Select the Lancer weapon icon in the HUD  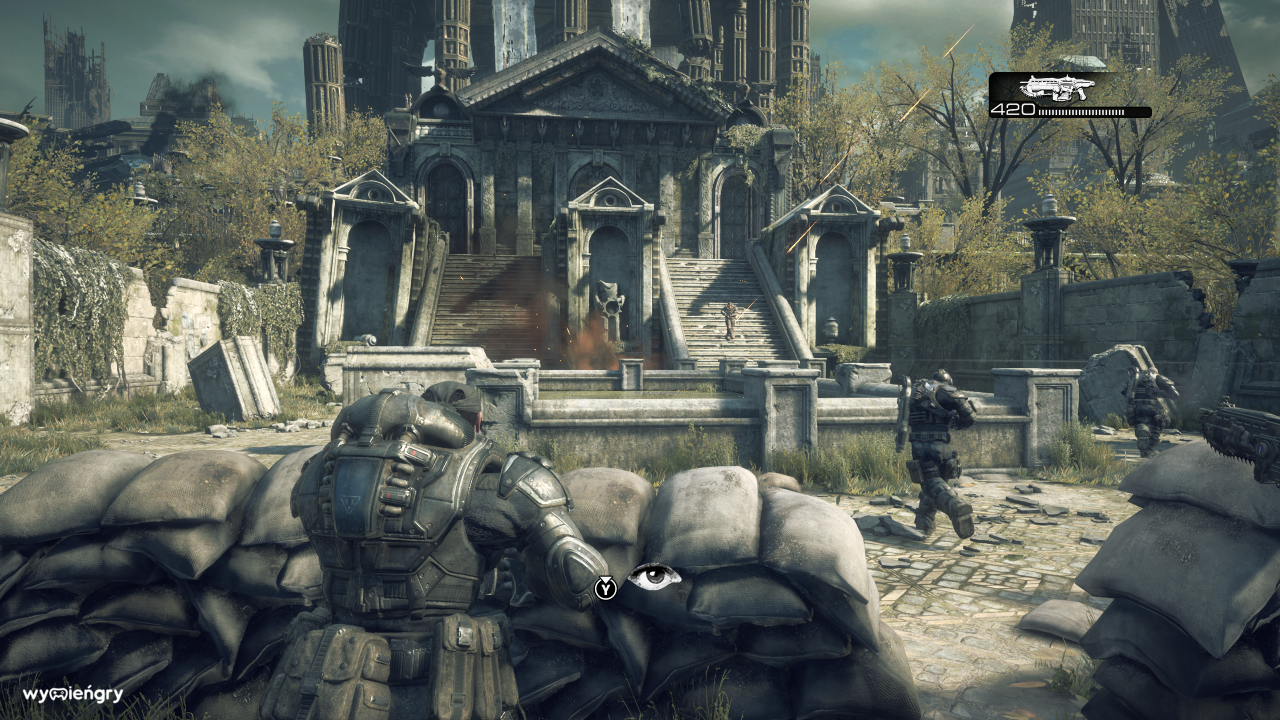tap(1057, 88)
